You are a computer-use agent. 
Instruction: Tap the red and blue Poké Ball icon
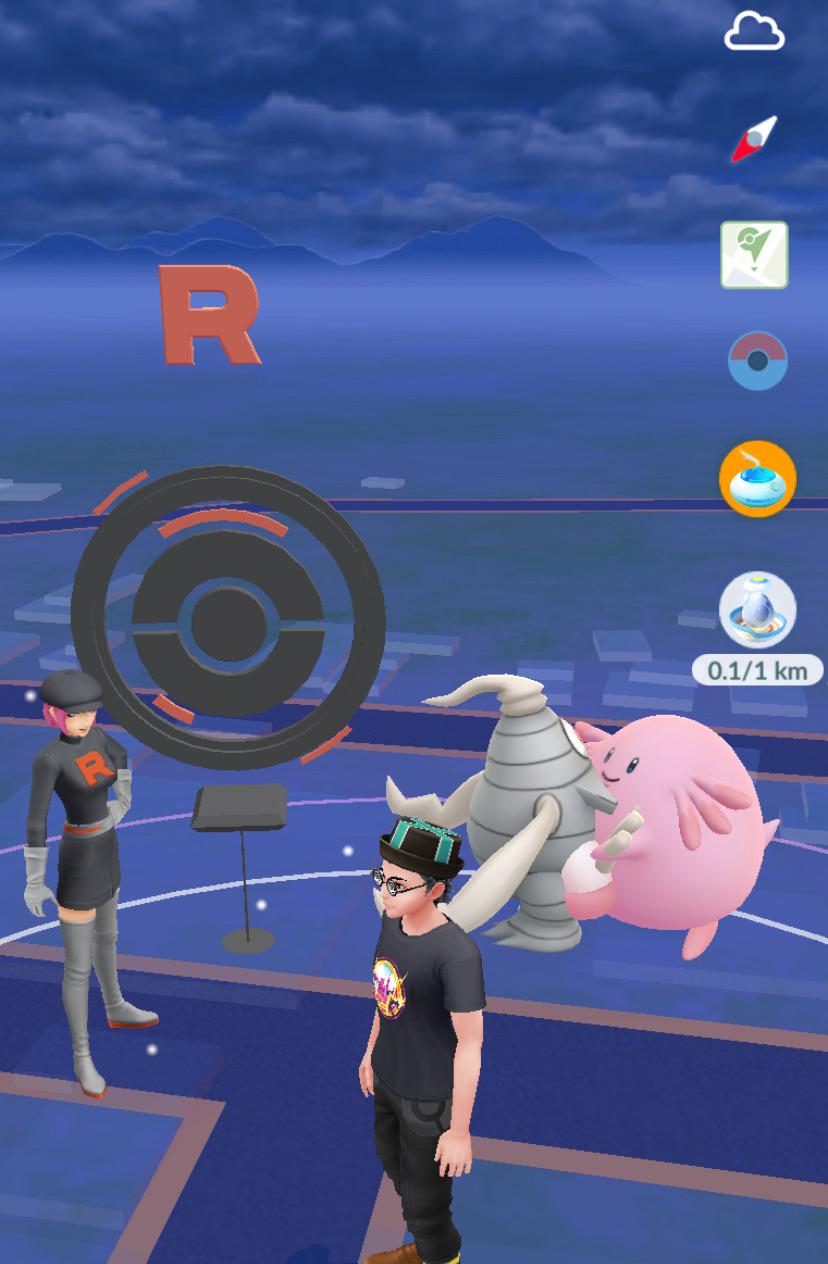[x=757, y=361]
